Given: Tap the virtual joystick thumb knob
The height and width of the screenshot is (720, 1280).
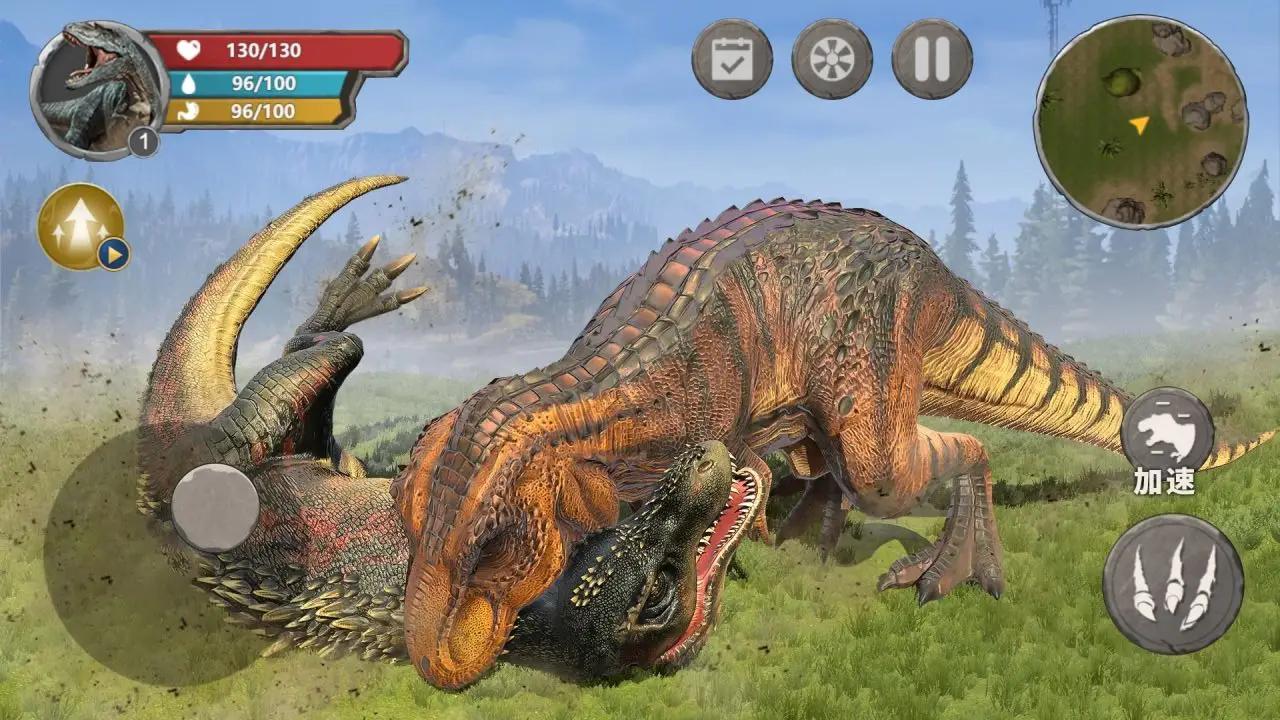Looking at the screenshot, I should [x=215, y=508].
